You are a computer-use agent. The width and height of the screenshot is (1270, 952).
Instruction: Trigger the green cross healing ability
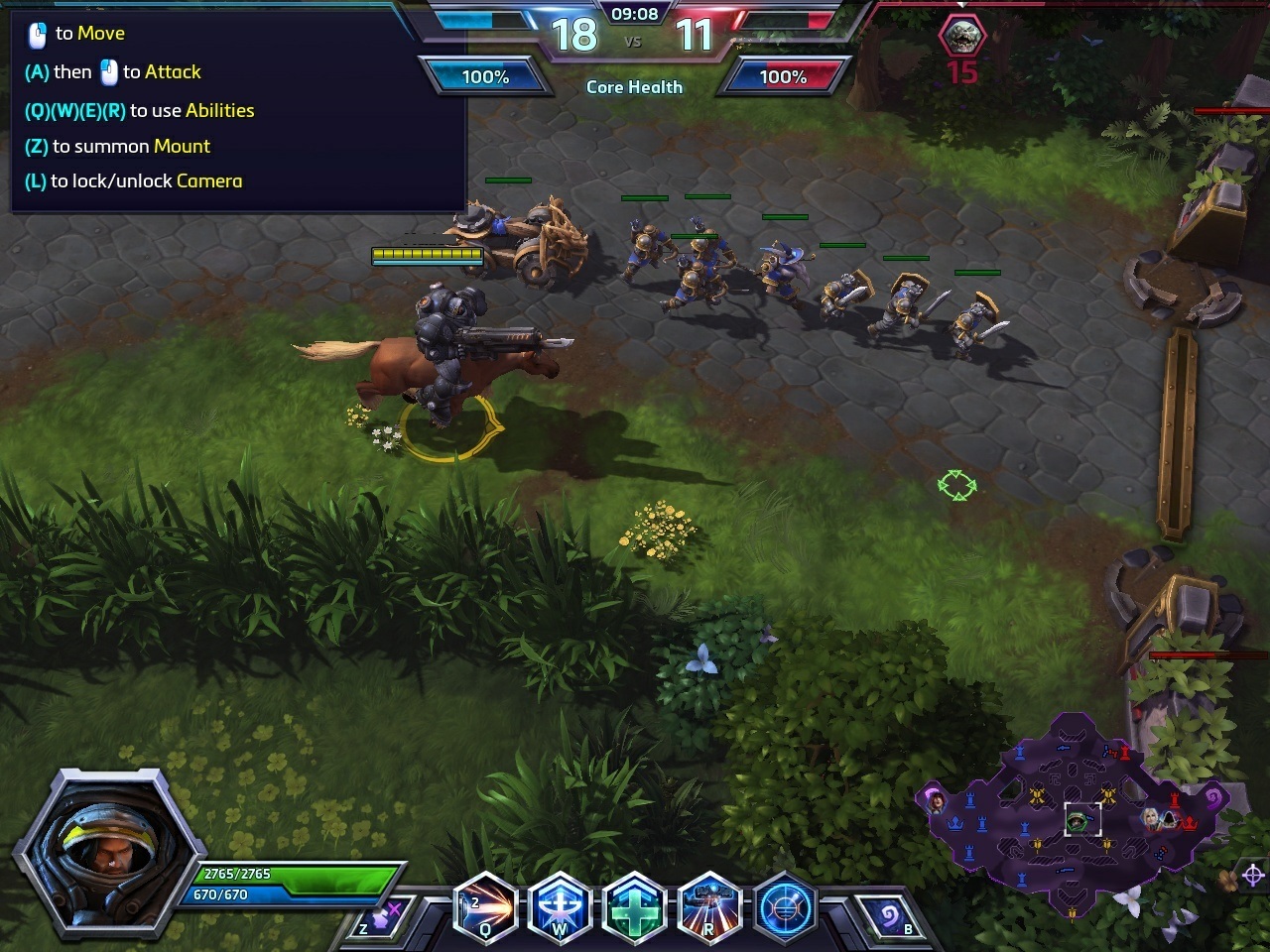[634, 907]
